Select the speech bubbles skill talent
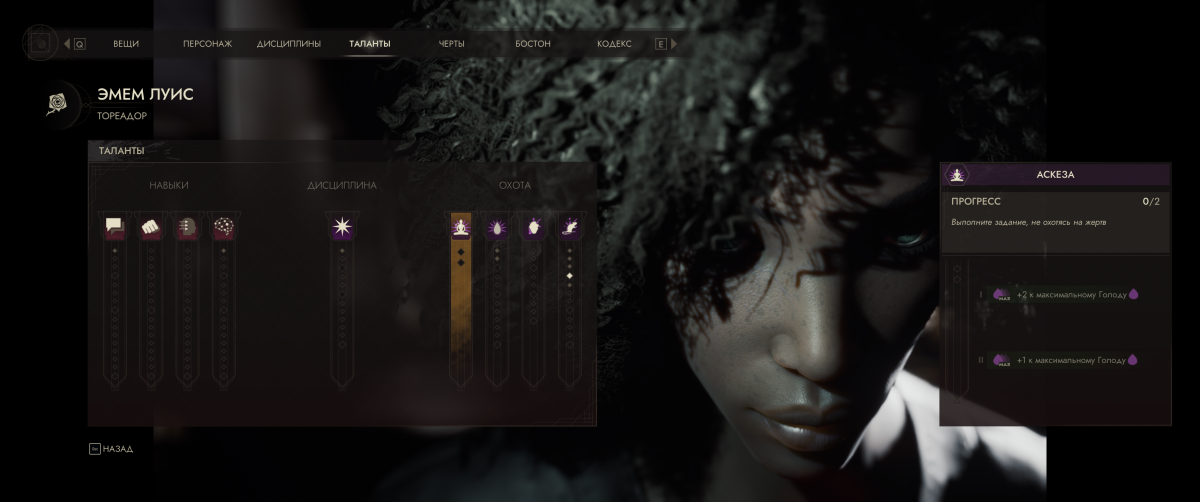This screenshot has height=502, width=1200. point(114,227)
